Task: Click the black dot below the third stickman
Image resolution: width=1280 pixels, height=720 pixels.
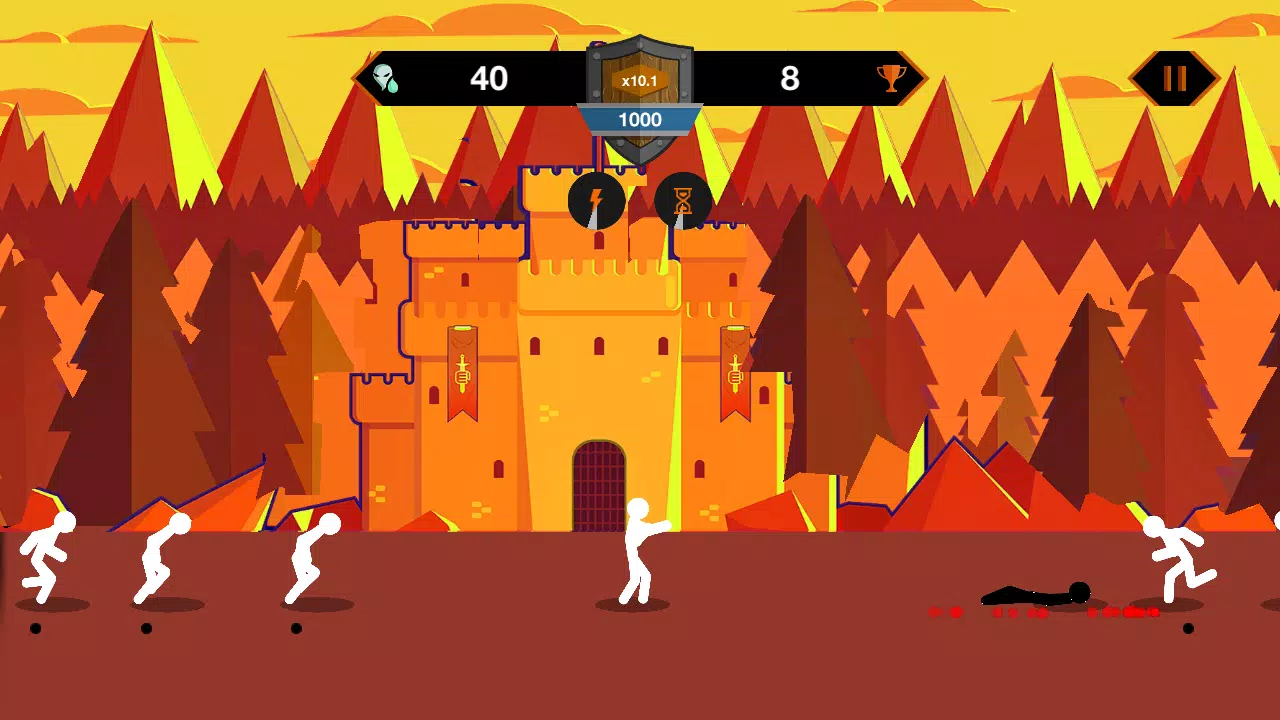Action: (295, 627)
